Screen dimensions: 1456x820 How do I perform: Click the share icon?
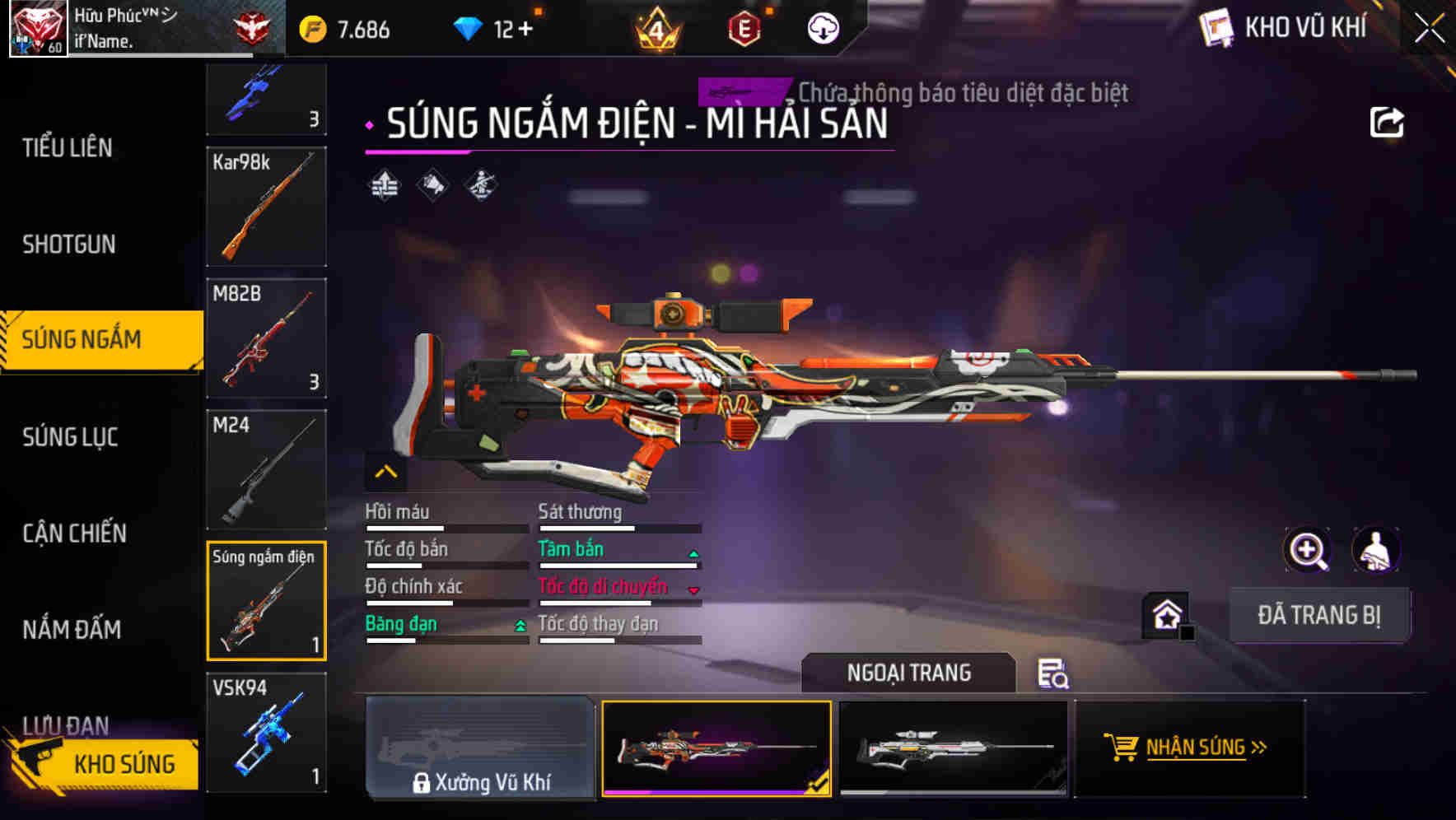click(x=1386, y=123)
